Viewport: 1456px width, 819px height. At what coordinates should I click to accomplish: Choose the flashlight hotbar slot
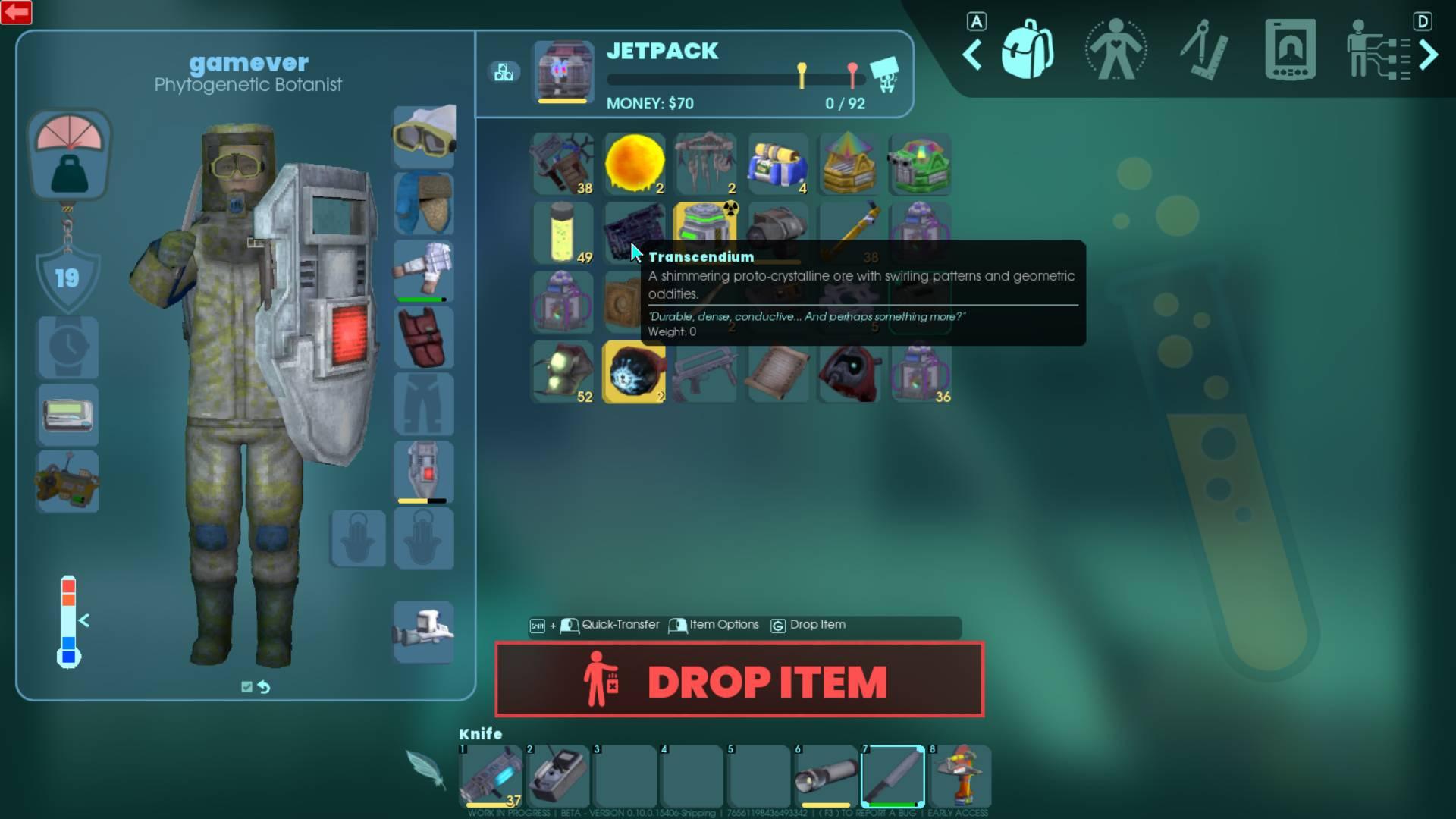point(826,776)
